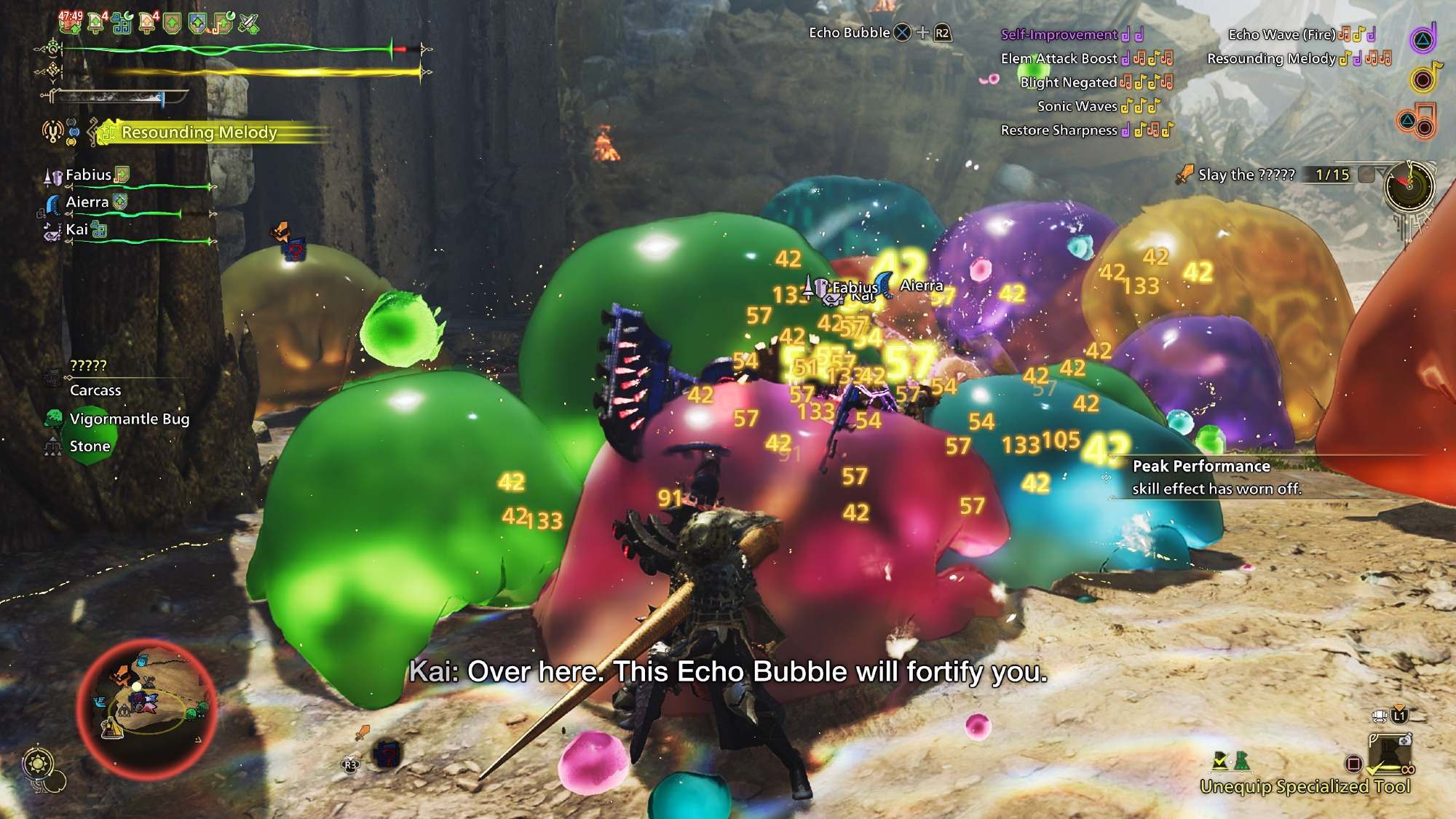Select the Restore Sharpness melody

click(x=1059, y=130)
